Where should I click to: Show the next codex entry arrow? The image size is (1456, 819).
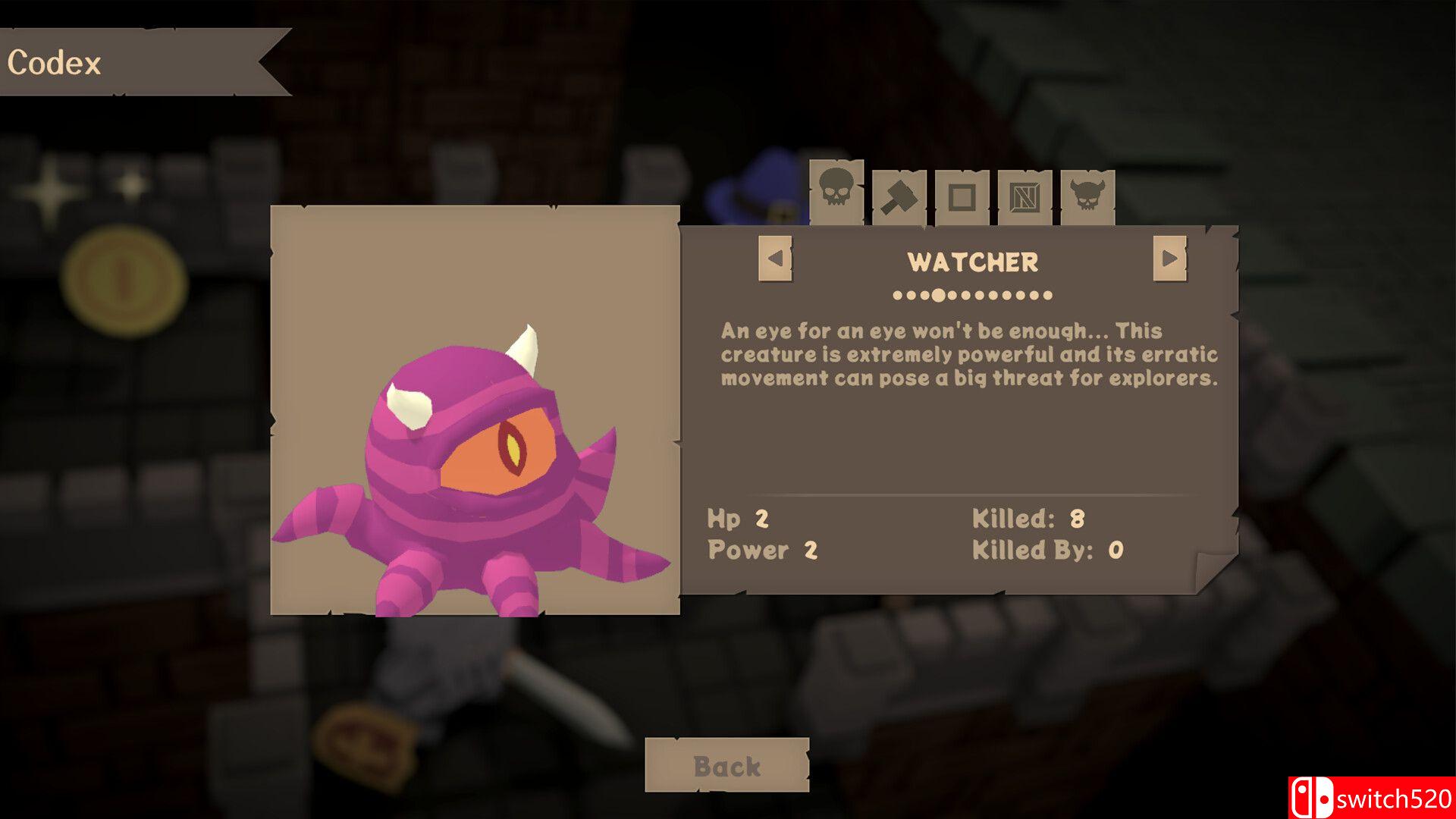click(x=1169, y=259)
